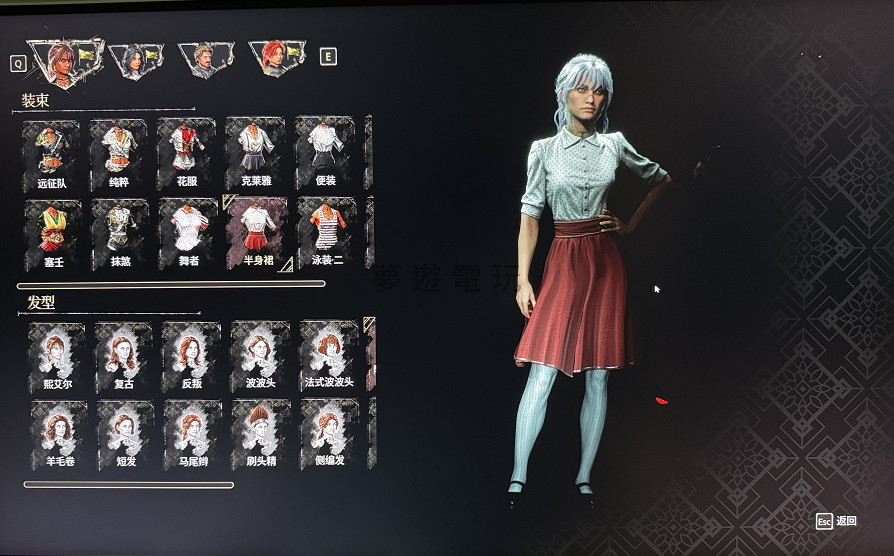Choose the 泳装二 striped swimsuit
Image resolution: width=894 pixels, height=556 pixels.
tap(326, 233)
